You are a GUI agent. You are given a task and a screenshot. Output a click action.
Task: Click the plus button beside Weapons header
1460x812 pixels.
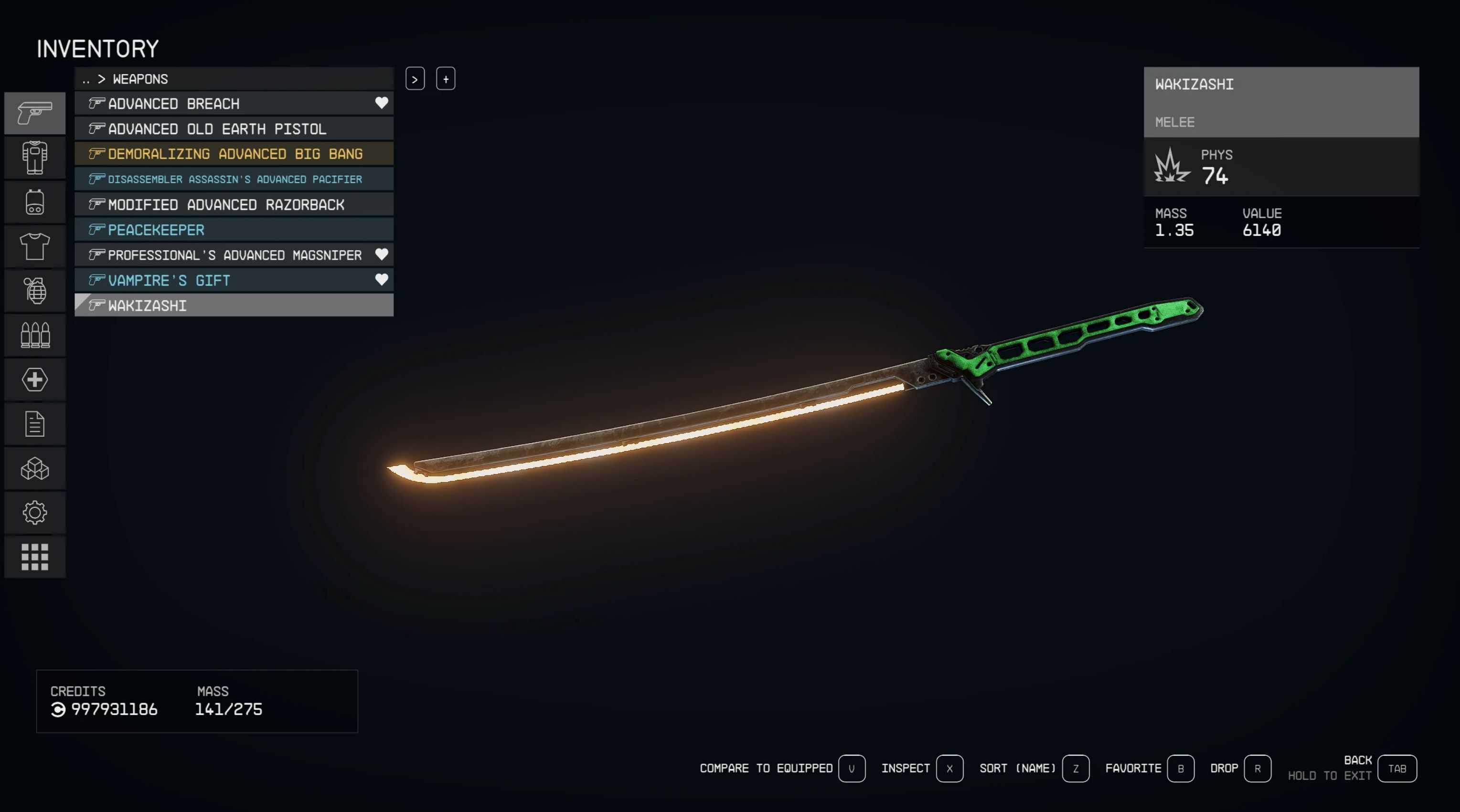pos(446,79)
